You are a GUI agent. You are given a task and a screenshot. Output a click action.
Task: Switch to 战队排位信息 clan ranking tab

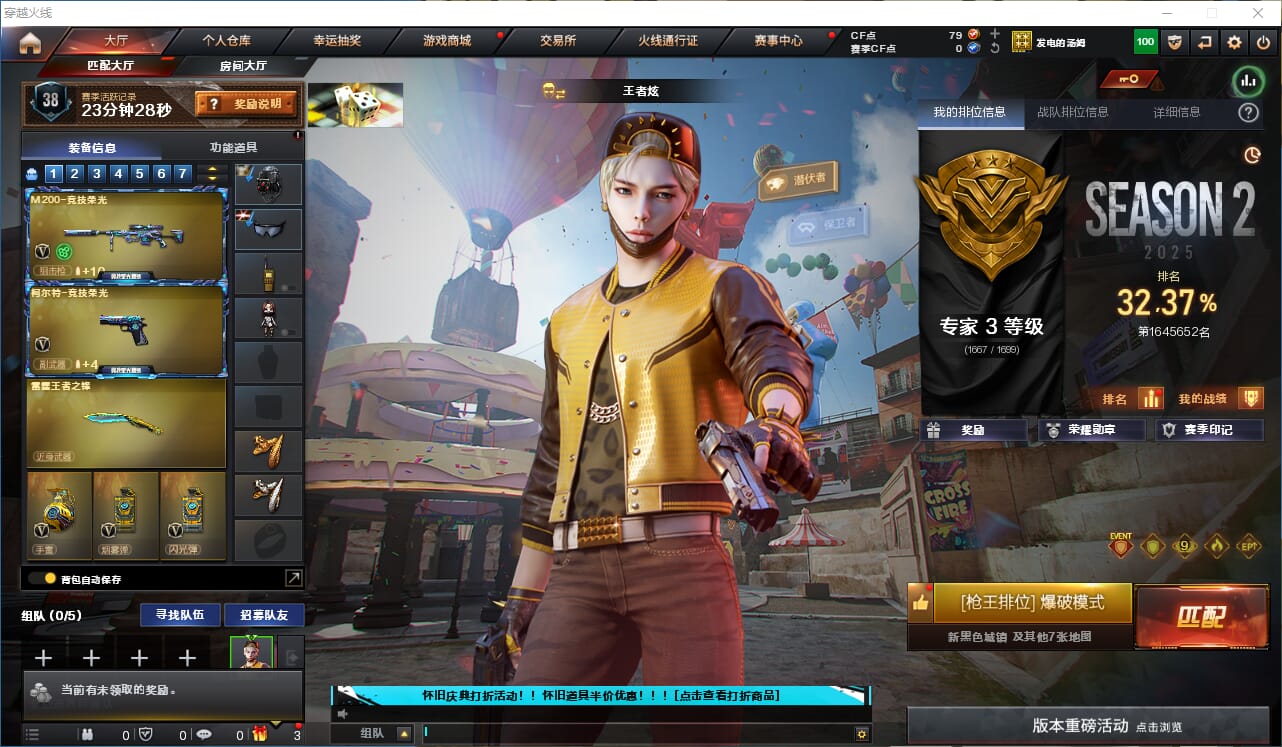pyautogui.click(x=1072, y=112)
